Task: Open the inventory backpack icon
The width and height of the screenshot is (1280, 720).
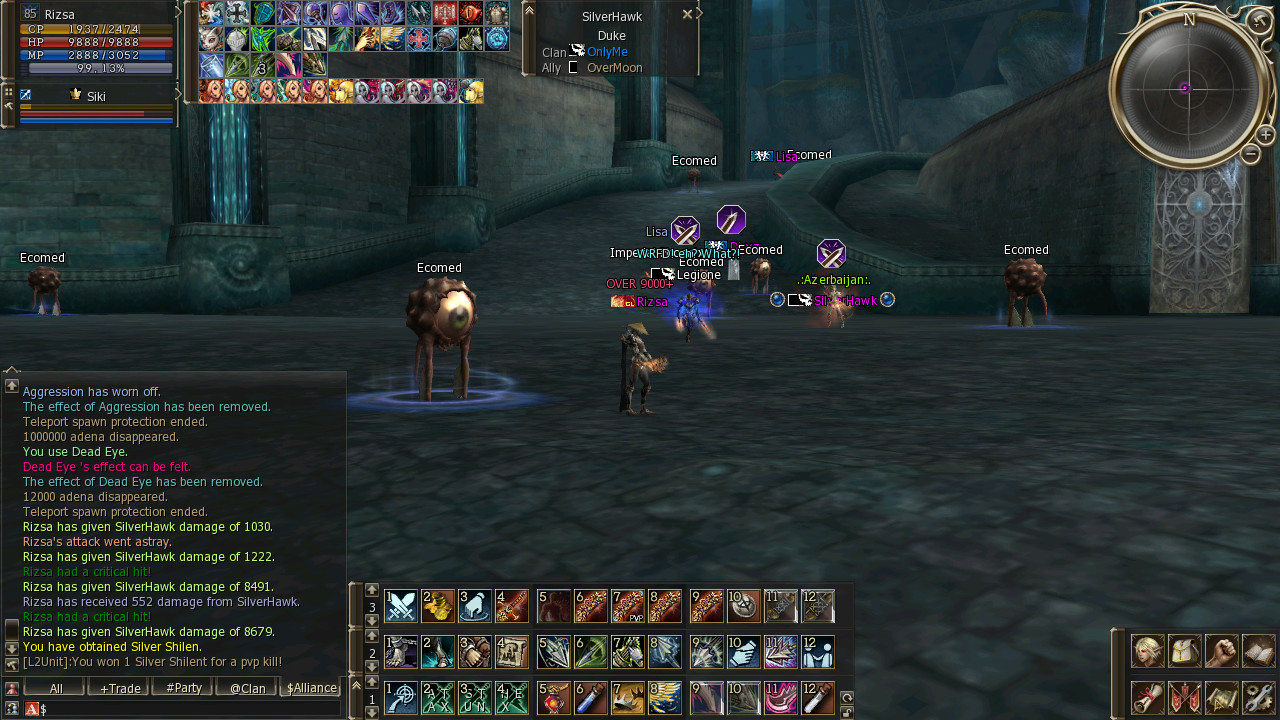Action: [x=1185, y=651]
